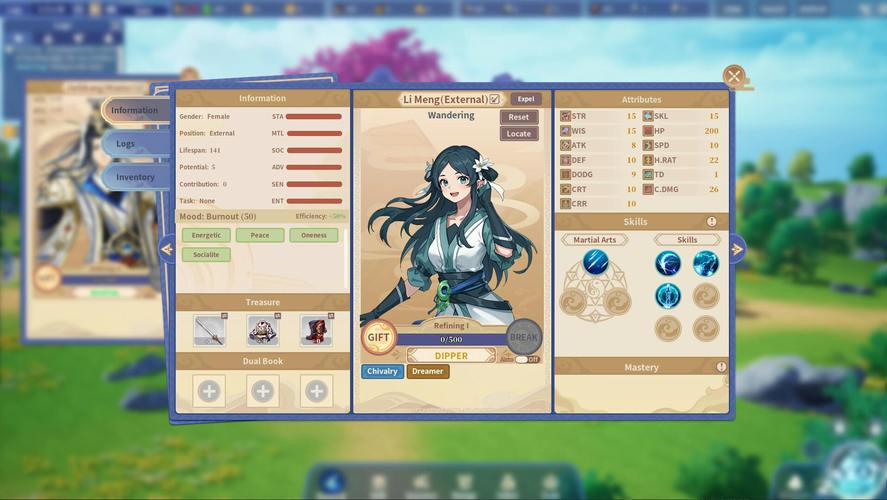The height and width of the screenshot is (500, 887).
Task: Go to the previous character with left arrow
Action: [x=167, y=250]
